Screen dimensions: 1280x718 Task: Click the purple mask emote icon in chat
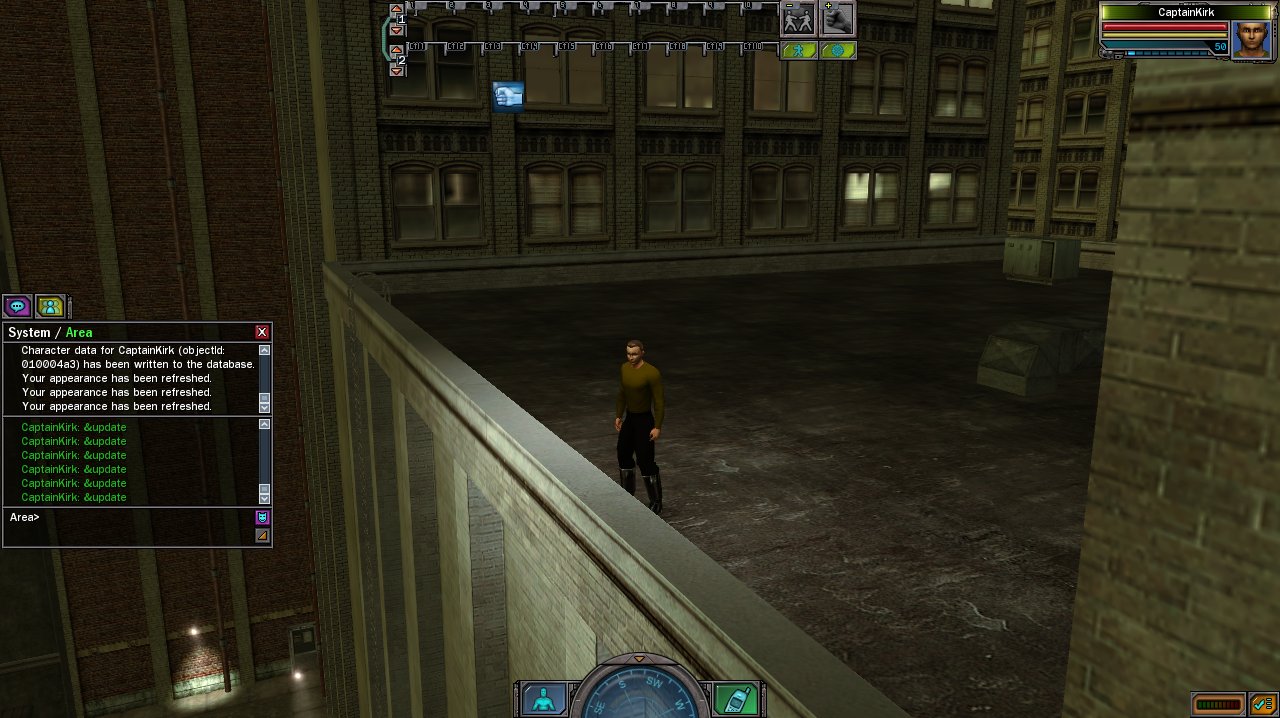coord(262,517)
